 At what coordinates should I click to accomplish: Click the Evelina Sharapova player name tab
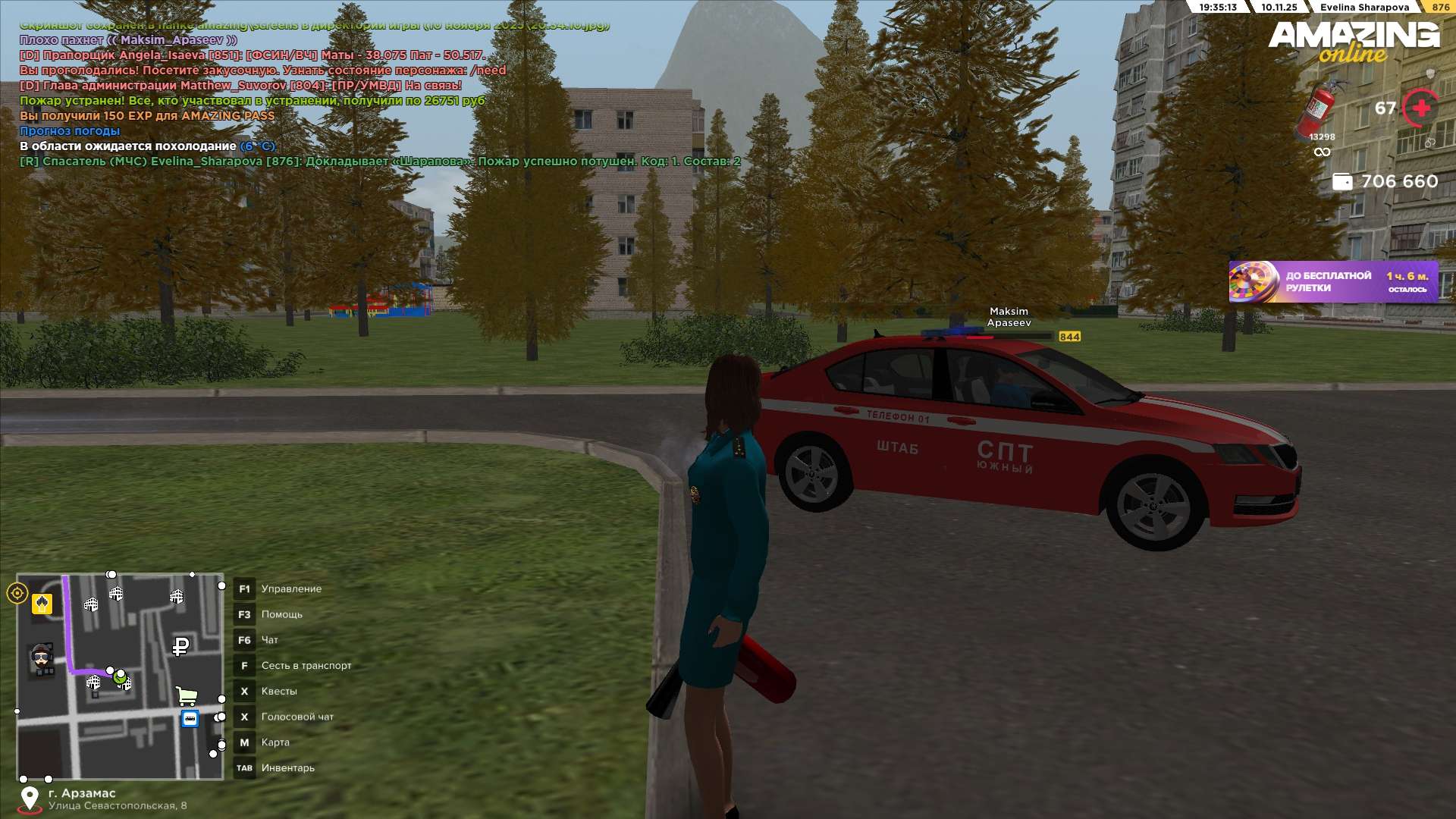pyautogui.click(x=1364, y=8)
